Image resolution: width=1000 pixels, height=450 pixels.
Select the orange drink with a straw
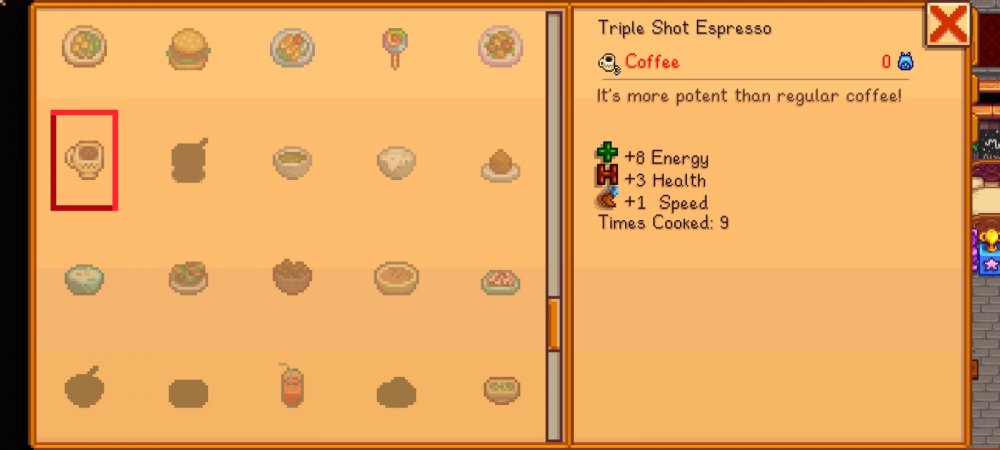[x=292, y=386]
